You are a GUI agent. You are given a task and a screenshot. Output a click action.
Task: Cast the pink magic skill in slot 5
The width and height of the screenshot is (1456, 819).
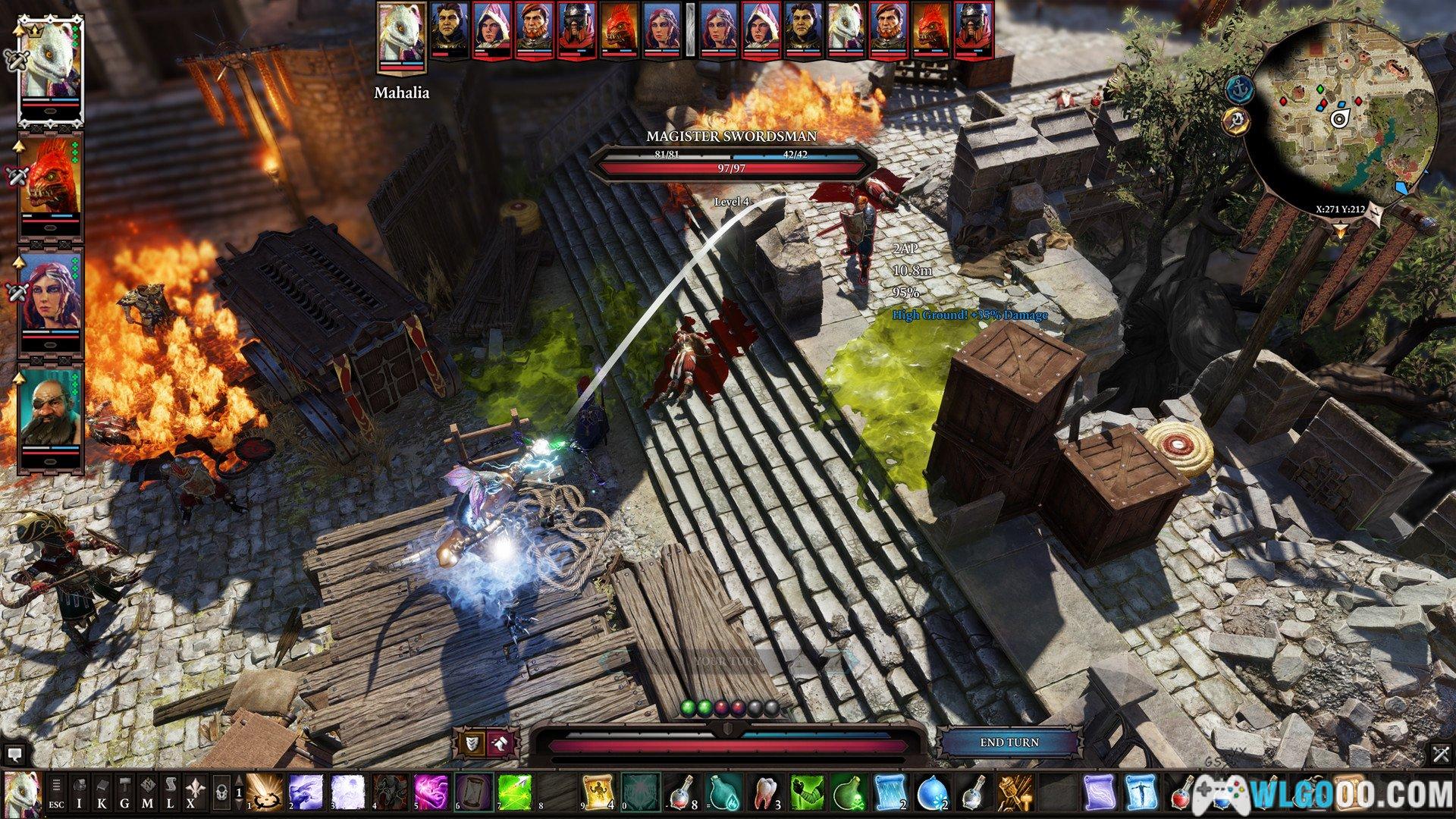[x=432, y=792]
